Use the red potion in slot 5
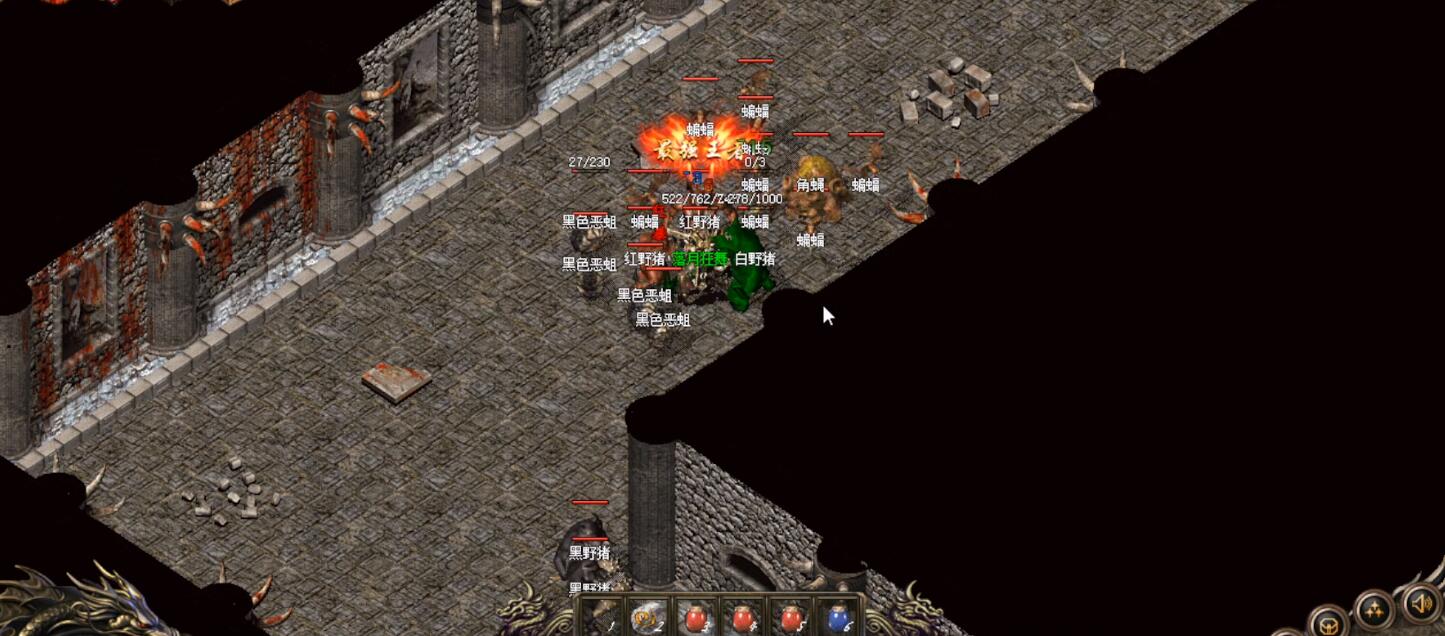Image resolution: width=1445 pixels, height=636 pixels. coord(791,620)
